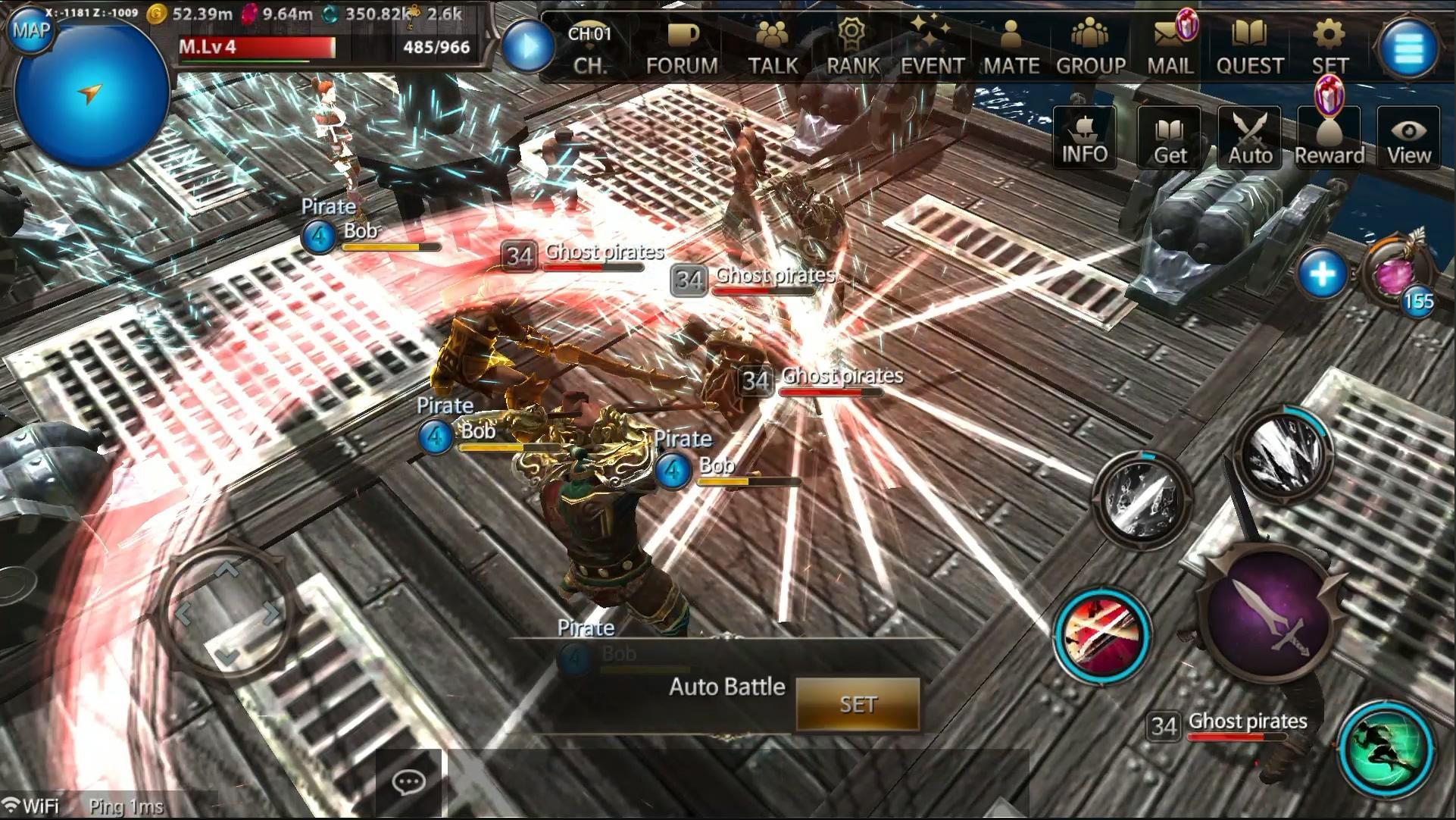Open SET settings

tap(1329, 47)
